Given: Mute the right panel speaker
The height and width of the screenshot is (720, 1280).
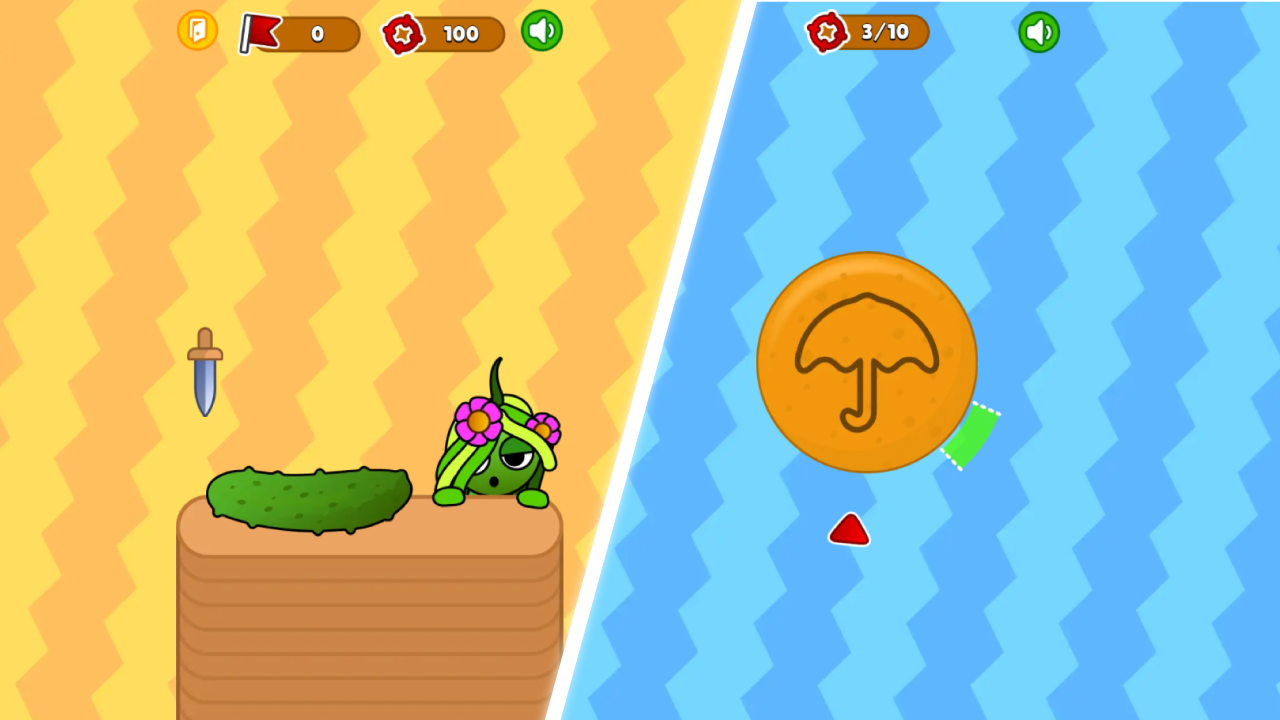Looking at the screenshot, I should [1038, 32].
